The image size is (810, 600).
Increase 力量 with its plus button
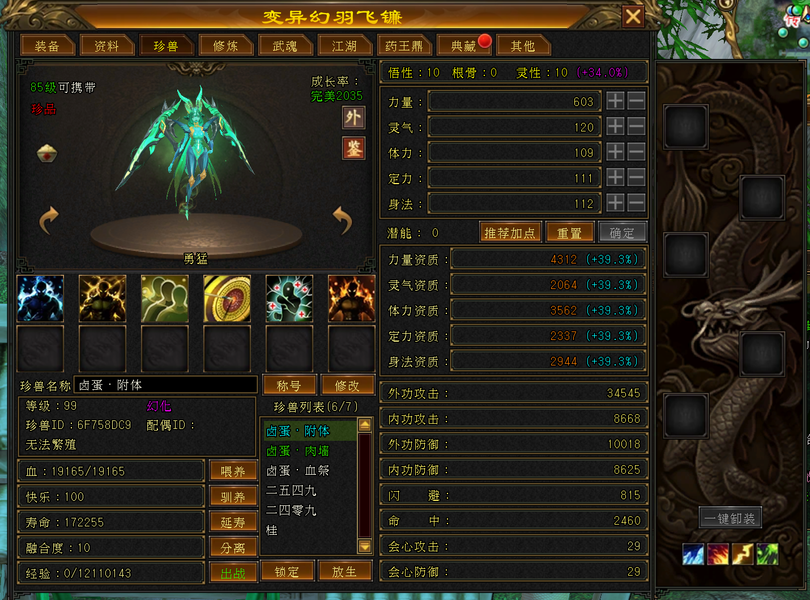tap(615, 101)
